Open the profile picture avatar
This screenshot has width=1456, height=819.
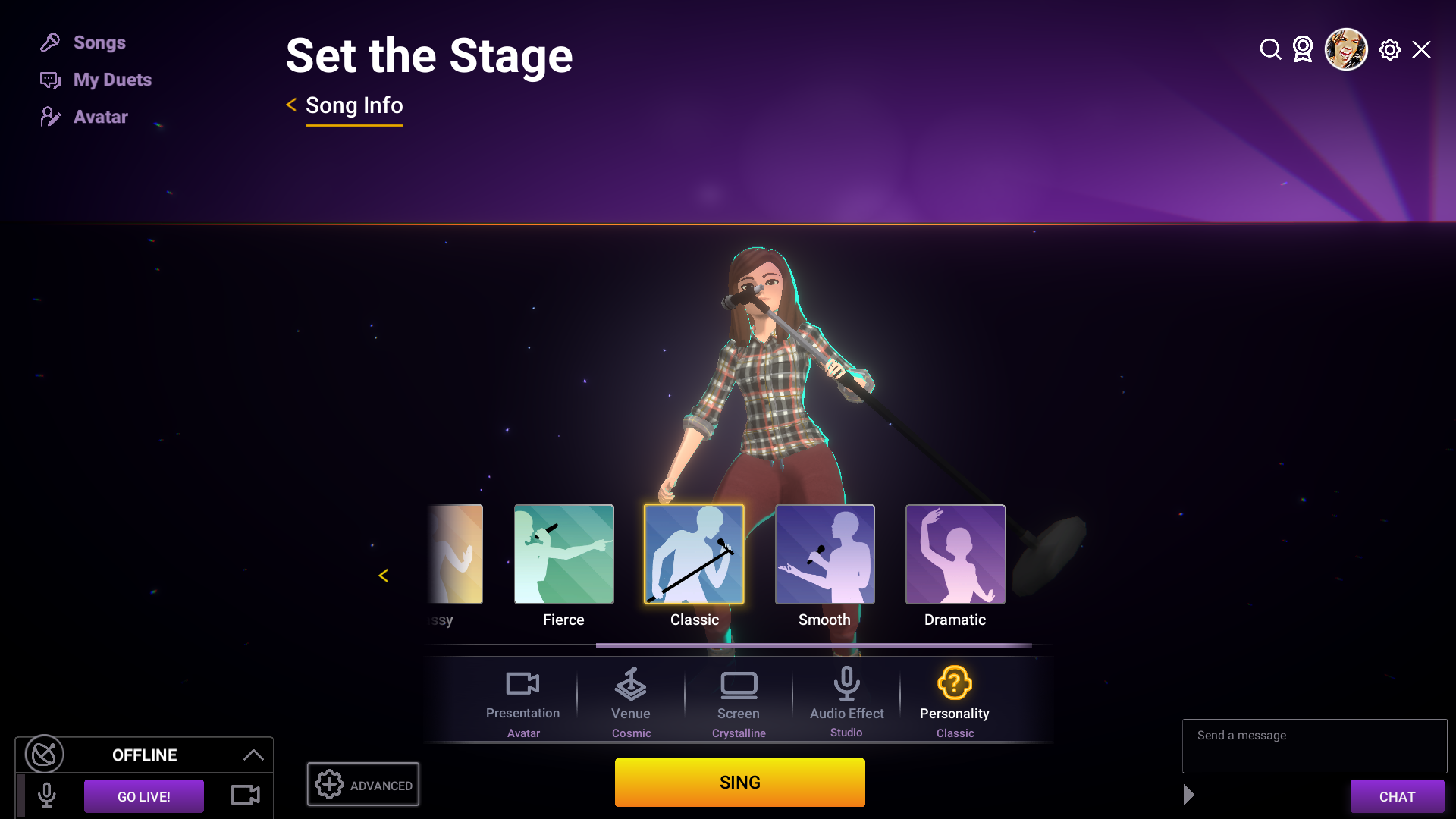[1346, 50]
